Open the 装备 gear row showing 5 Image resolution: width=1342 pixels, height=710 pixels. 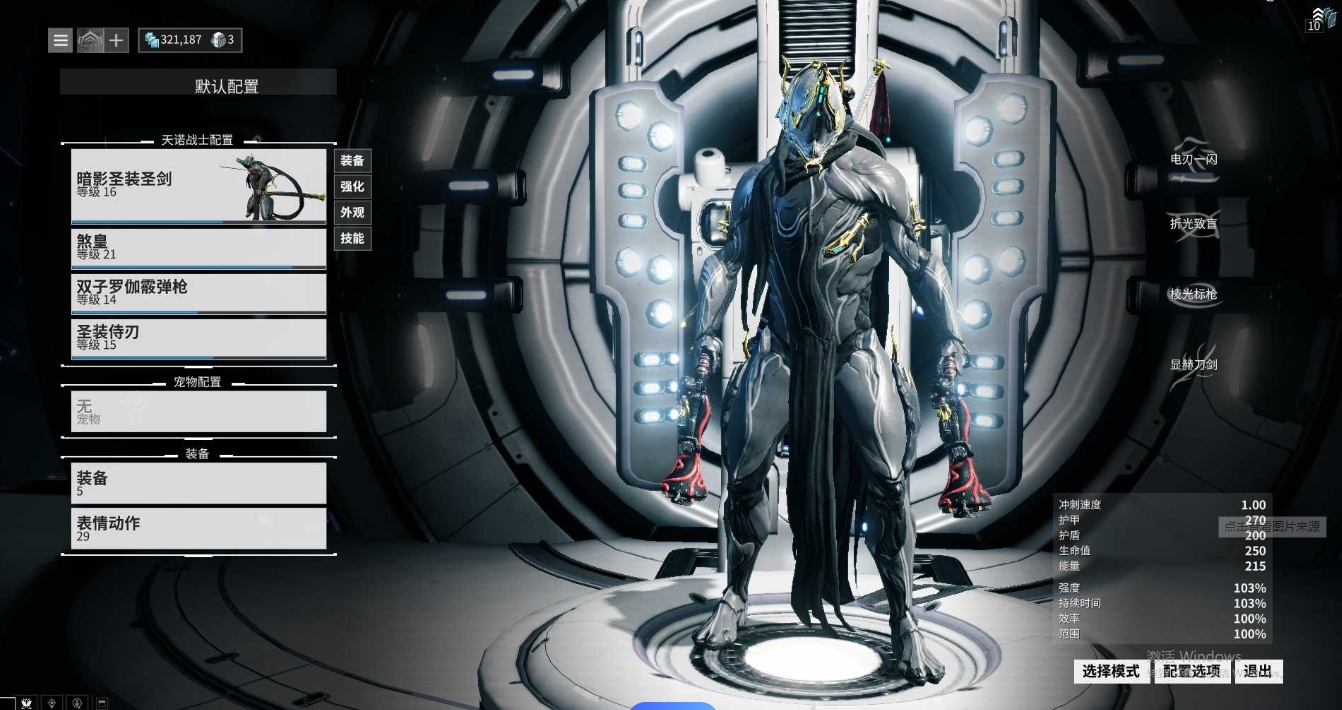pyautogui.click(x=198, y=483)
